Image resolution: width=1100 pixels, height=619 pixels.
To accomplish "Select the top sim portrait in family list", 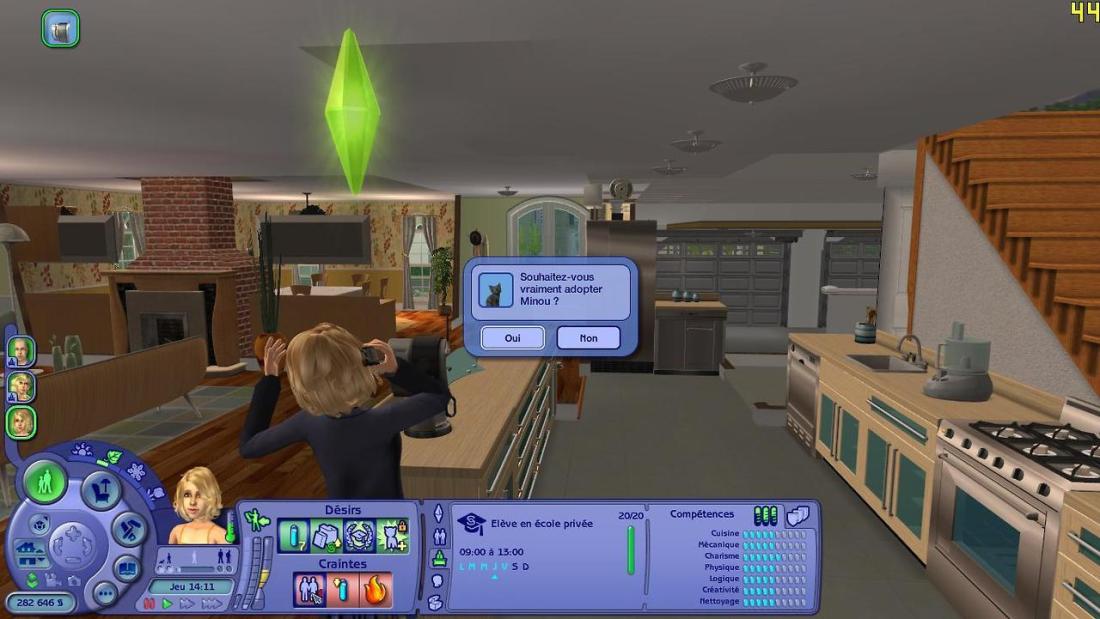I will [21, 351].
